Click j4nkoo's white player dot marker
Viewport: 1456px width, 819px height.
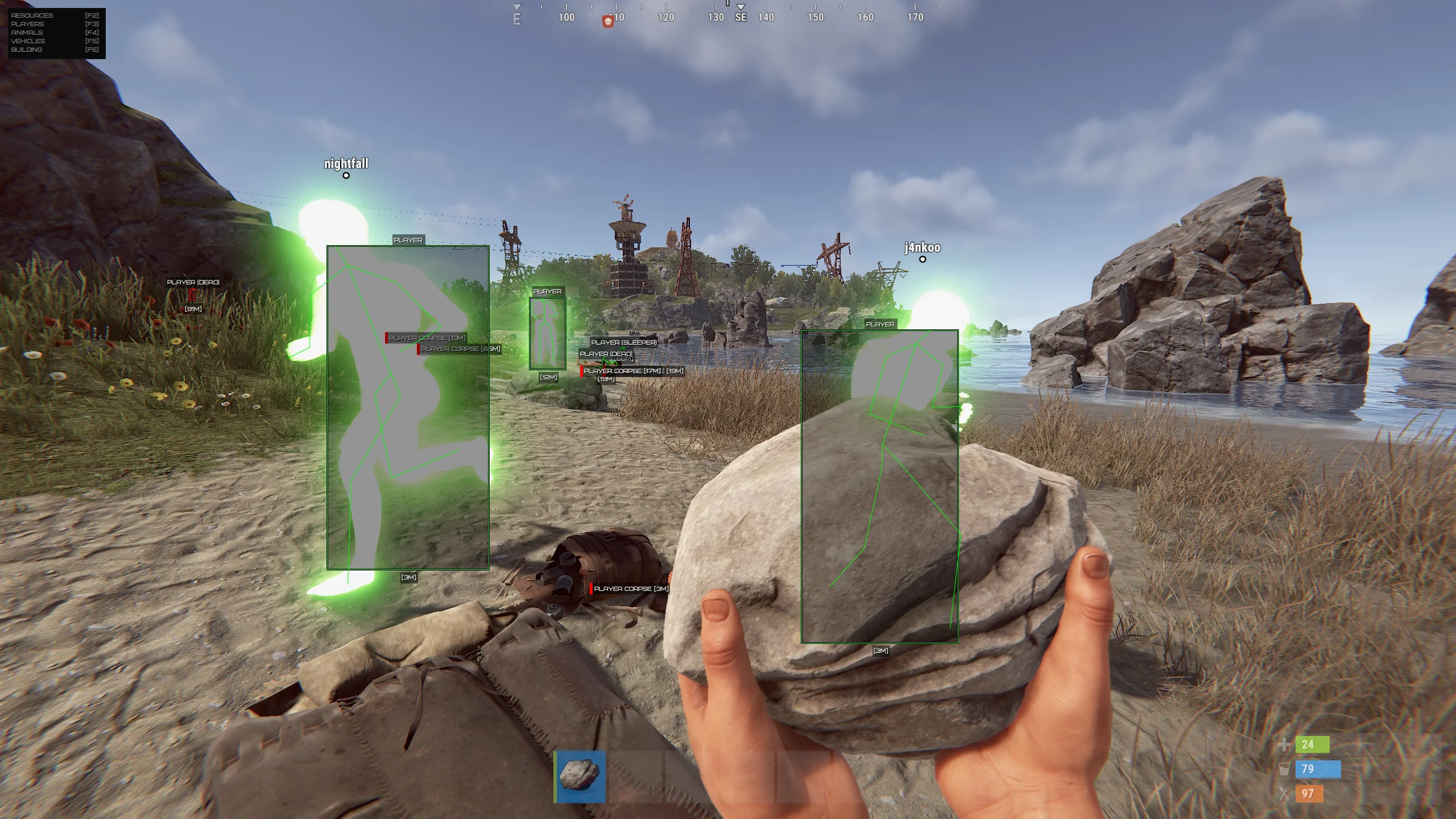point(923,260)
